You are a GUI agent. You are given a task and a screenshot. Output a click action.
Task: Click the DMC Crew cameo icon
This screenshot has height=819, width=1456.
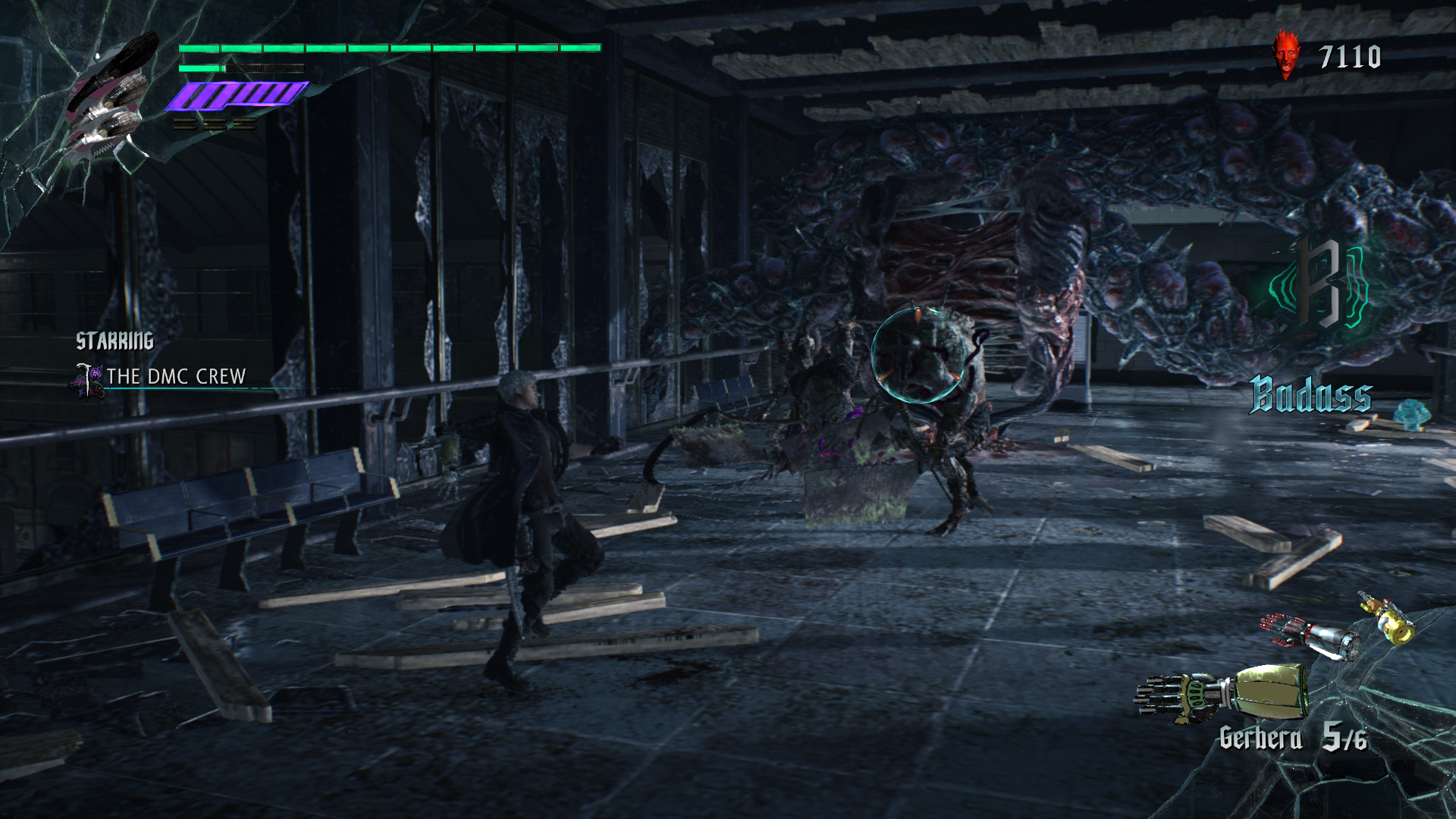click(89, 379)
